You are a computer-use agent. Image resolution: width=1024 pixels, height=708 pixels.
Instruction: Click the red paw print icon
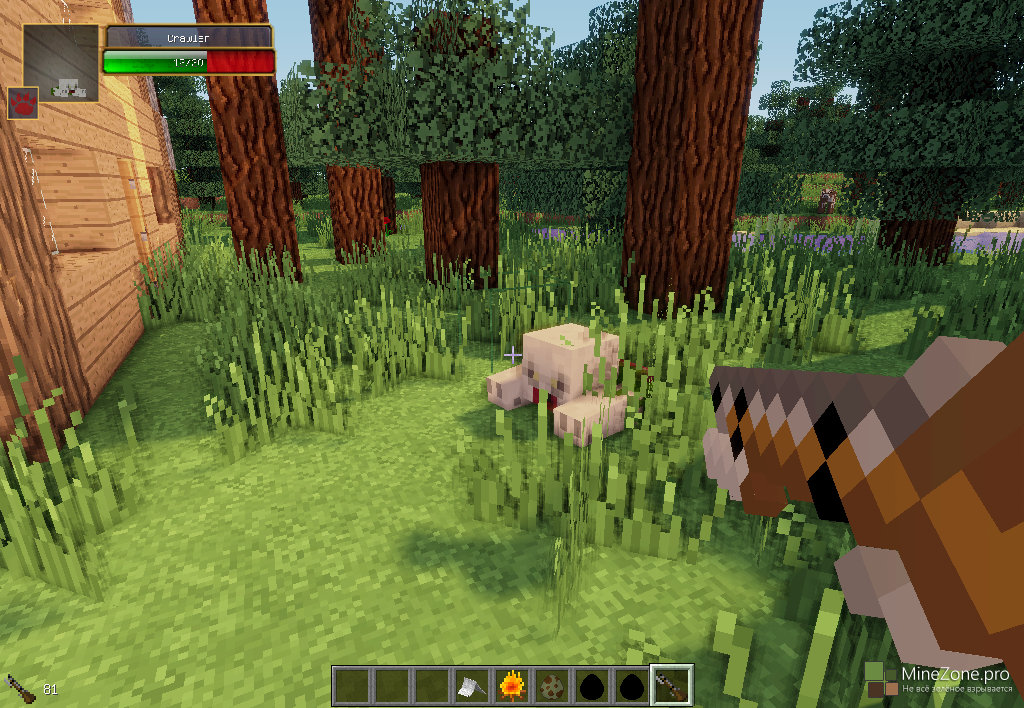[x=22, y=103]
